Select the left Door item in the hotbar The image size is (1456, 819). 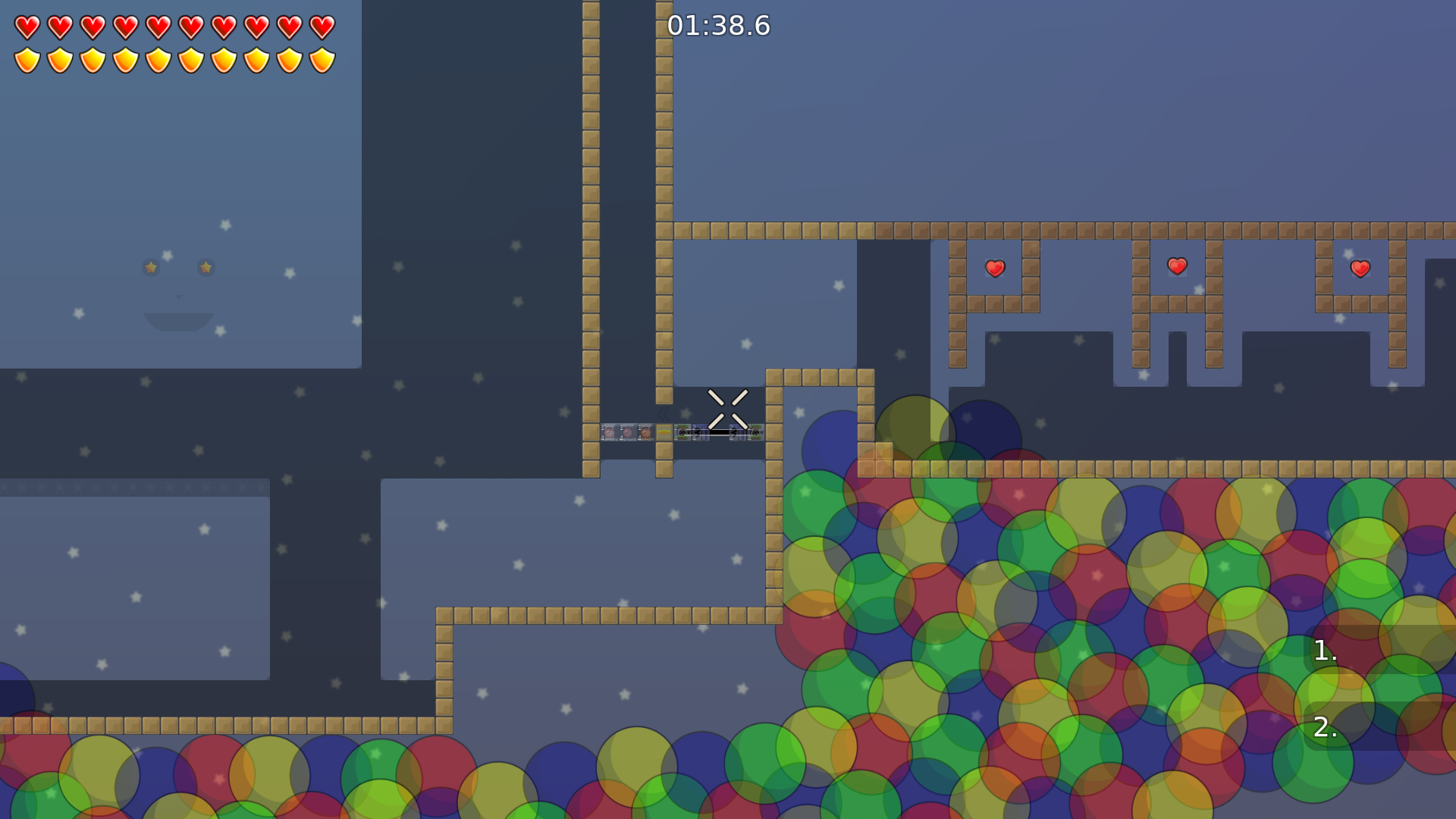point(682,433)
